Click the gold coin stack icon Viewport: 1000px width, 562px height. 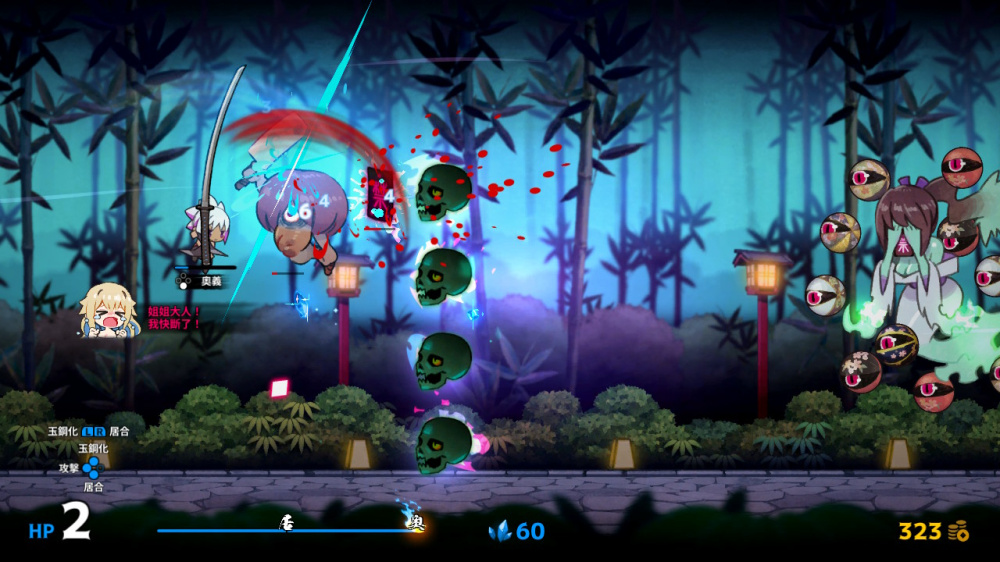pyautogui.click(x=959, y=531)
